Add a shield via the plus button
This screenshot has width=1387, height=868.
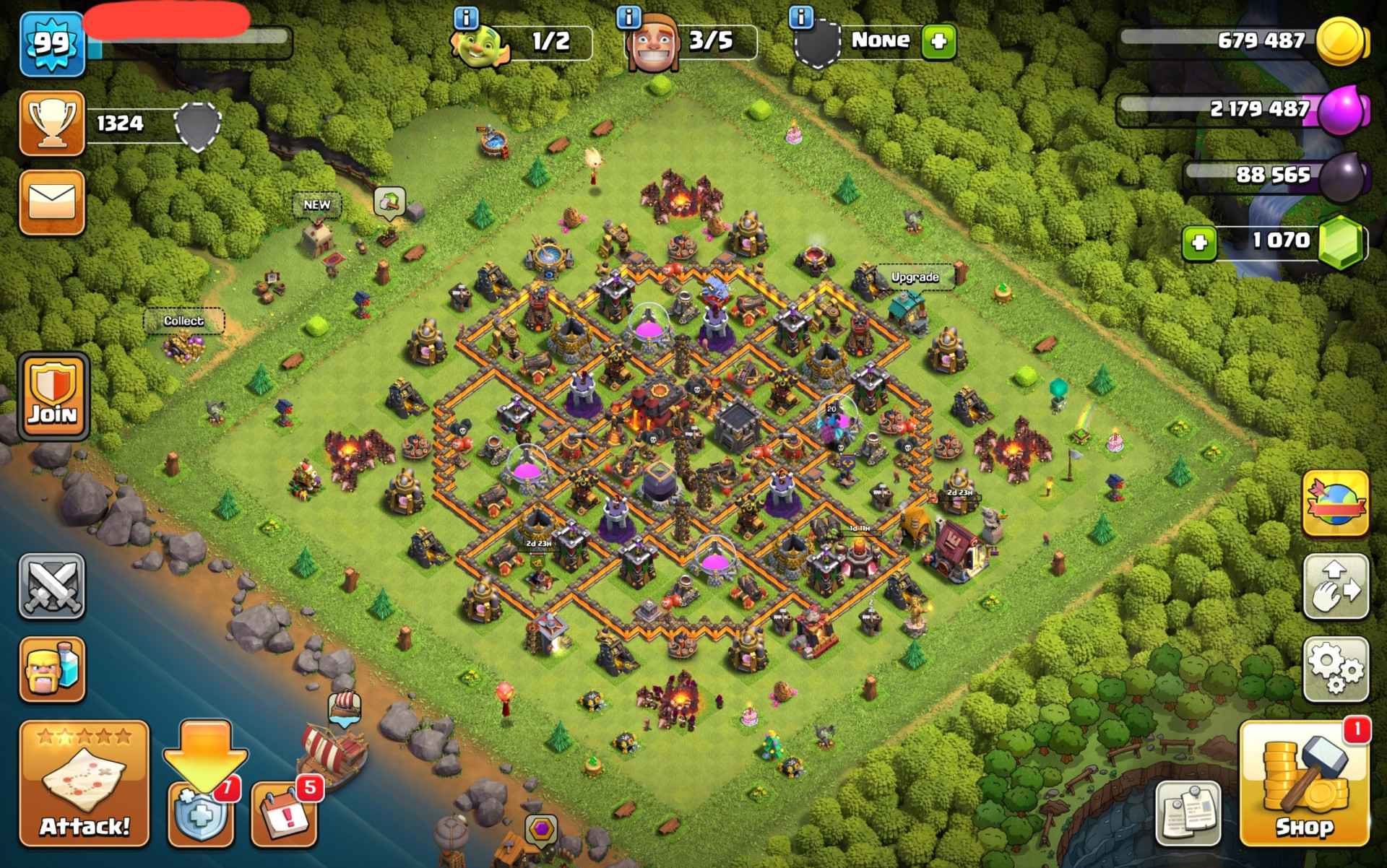tap(938, 41)
